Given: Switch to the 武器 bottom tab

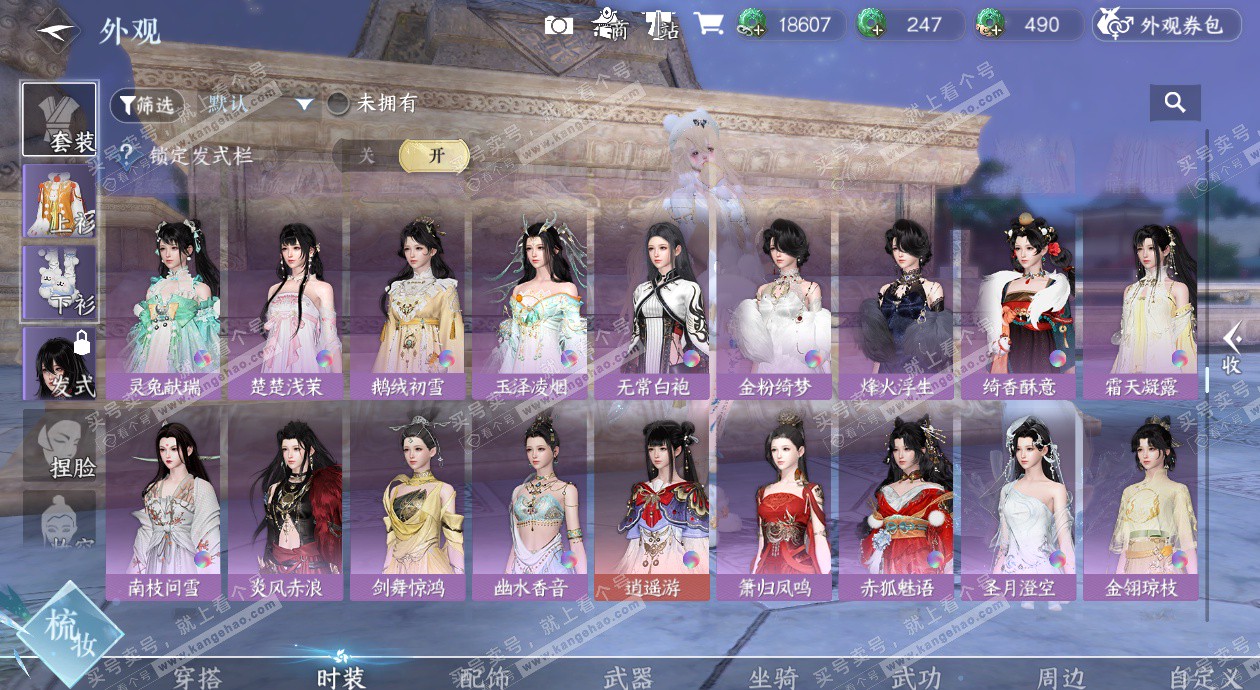Looking at the screenshot, I should tap(628, 678).
